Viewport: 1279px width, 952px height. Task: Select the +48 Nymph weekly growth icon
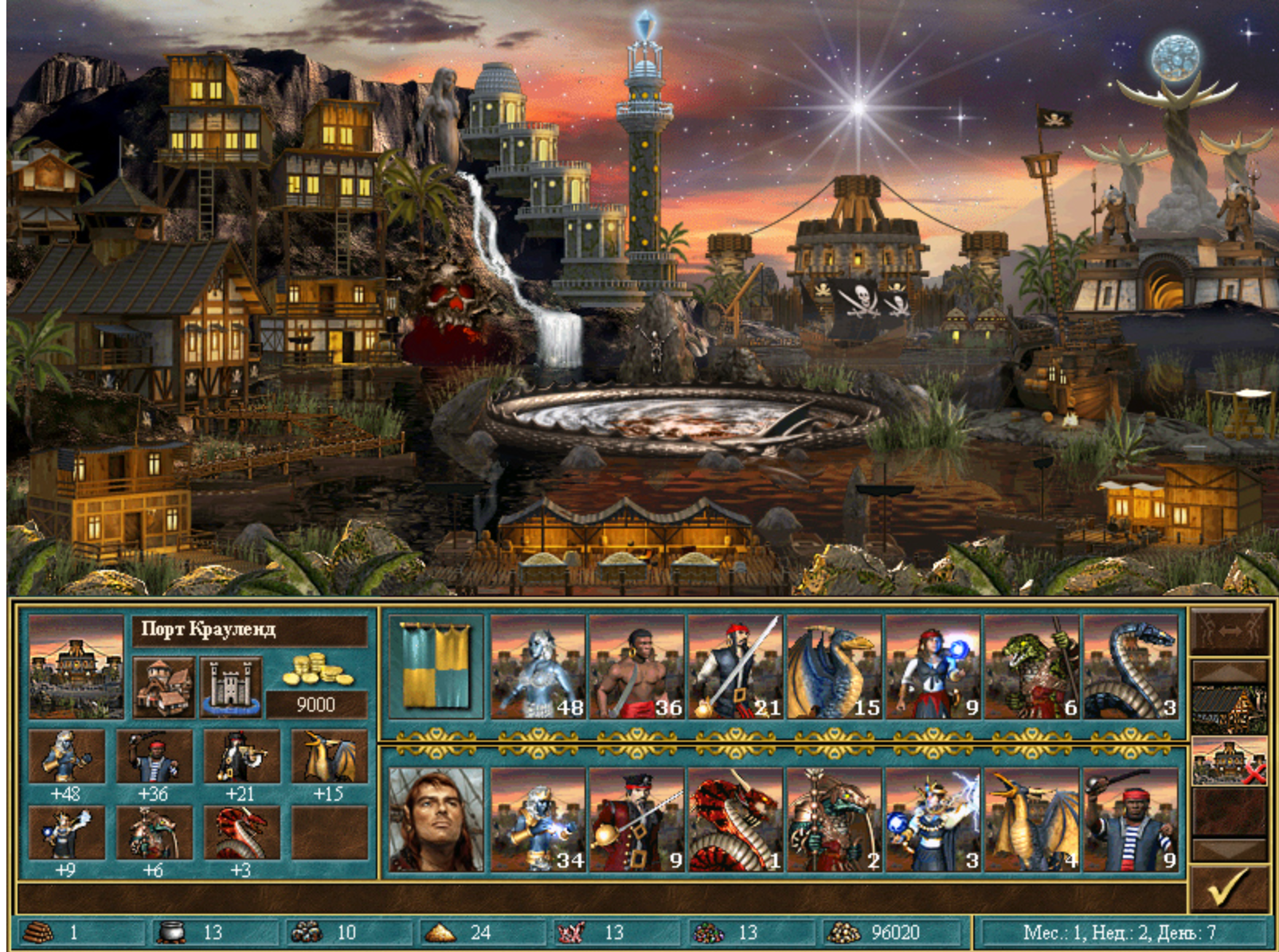68,756
